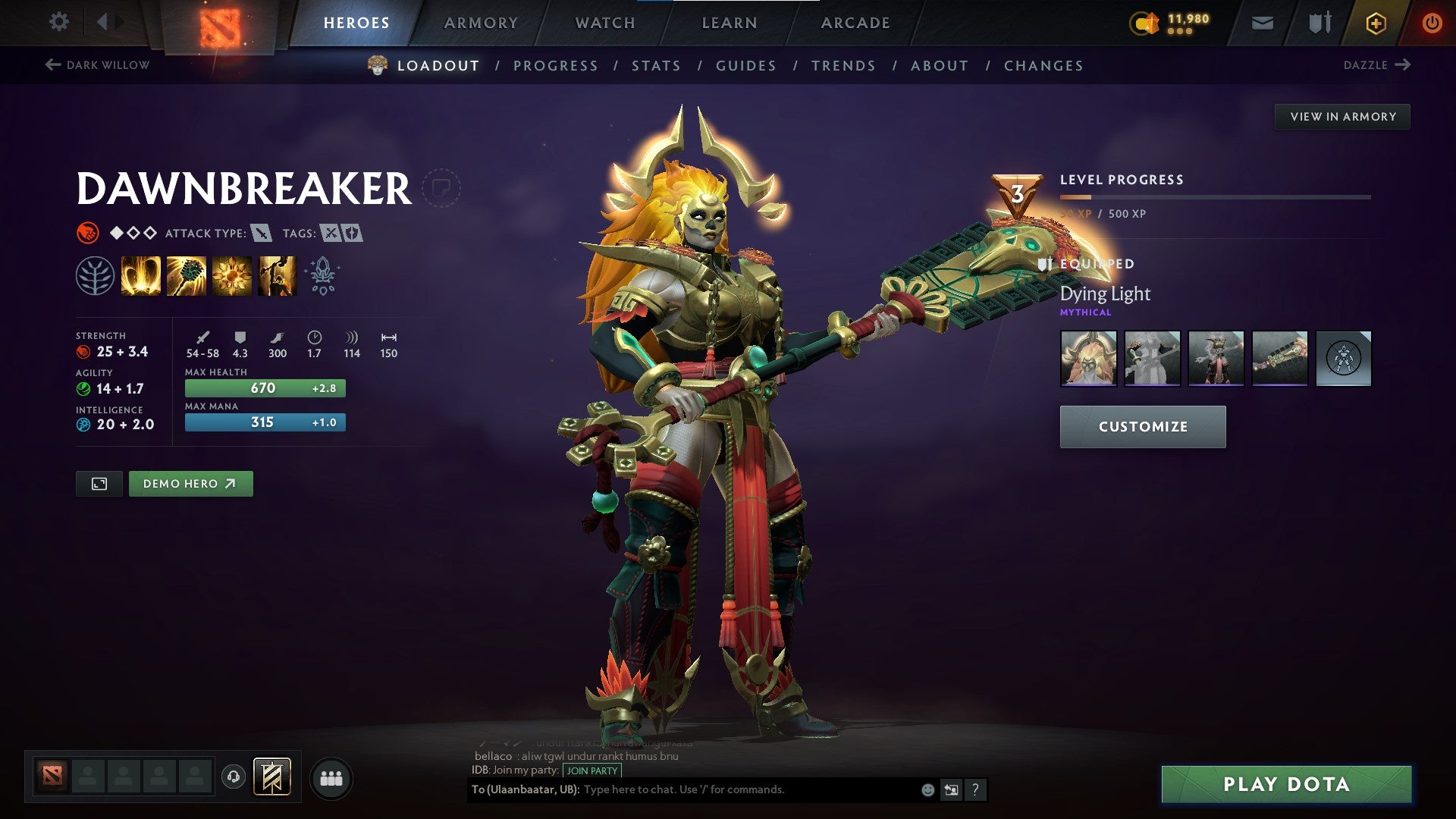
Task: Select the Celestial Hammer ability icon
Action: click(x=187, y=275)
